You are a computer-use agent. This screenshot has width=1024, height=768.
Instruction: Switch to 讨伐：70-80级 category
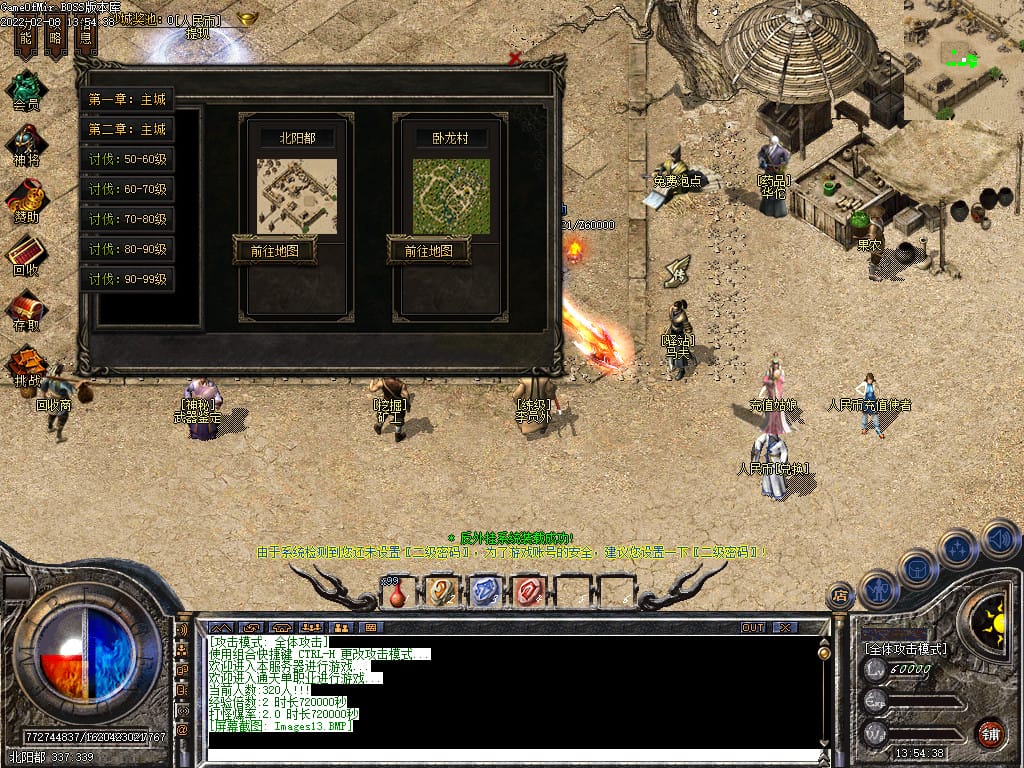127,219
